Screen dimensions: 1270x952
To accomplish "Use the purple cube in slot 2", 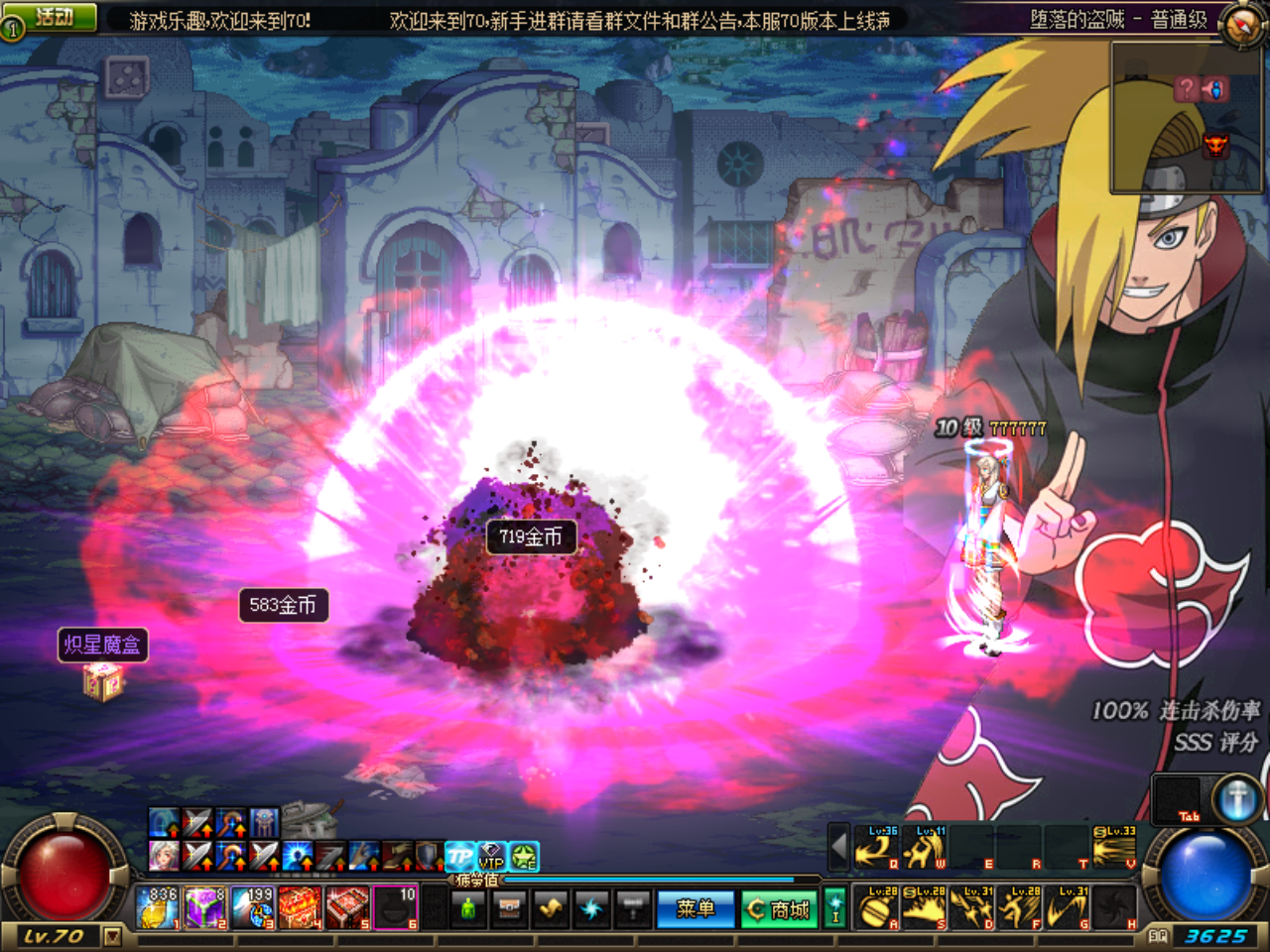I will [205, 907].
